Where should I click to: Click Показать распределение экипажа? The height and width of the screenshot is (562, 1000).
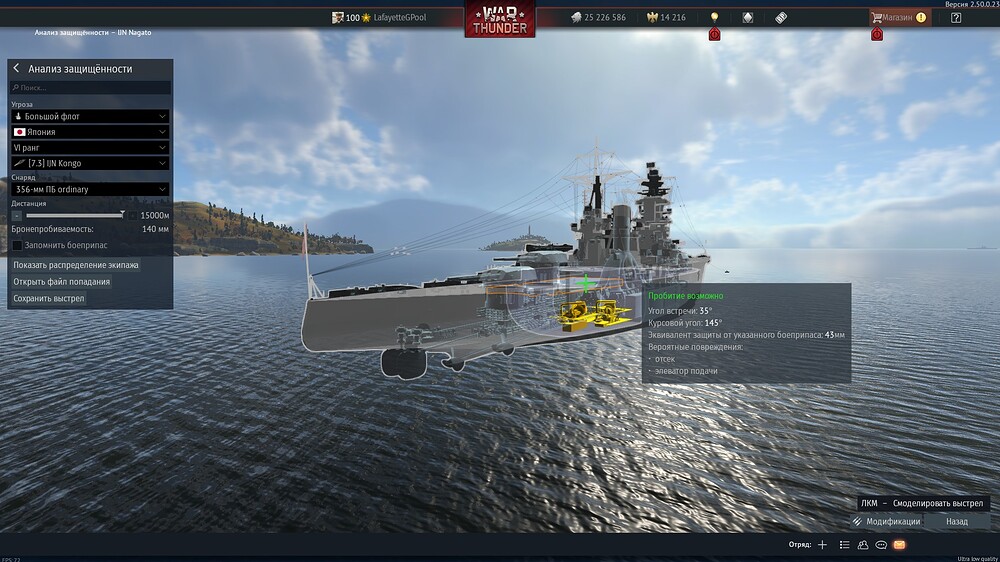pos(76,266)
